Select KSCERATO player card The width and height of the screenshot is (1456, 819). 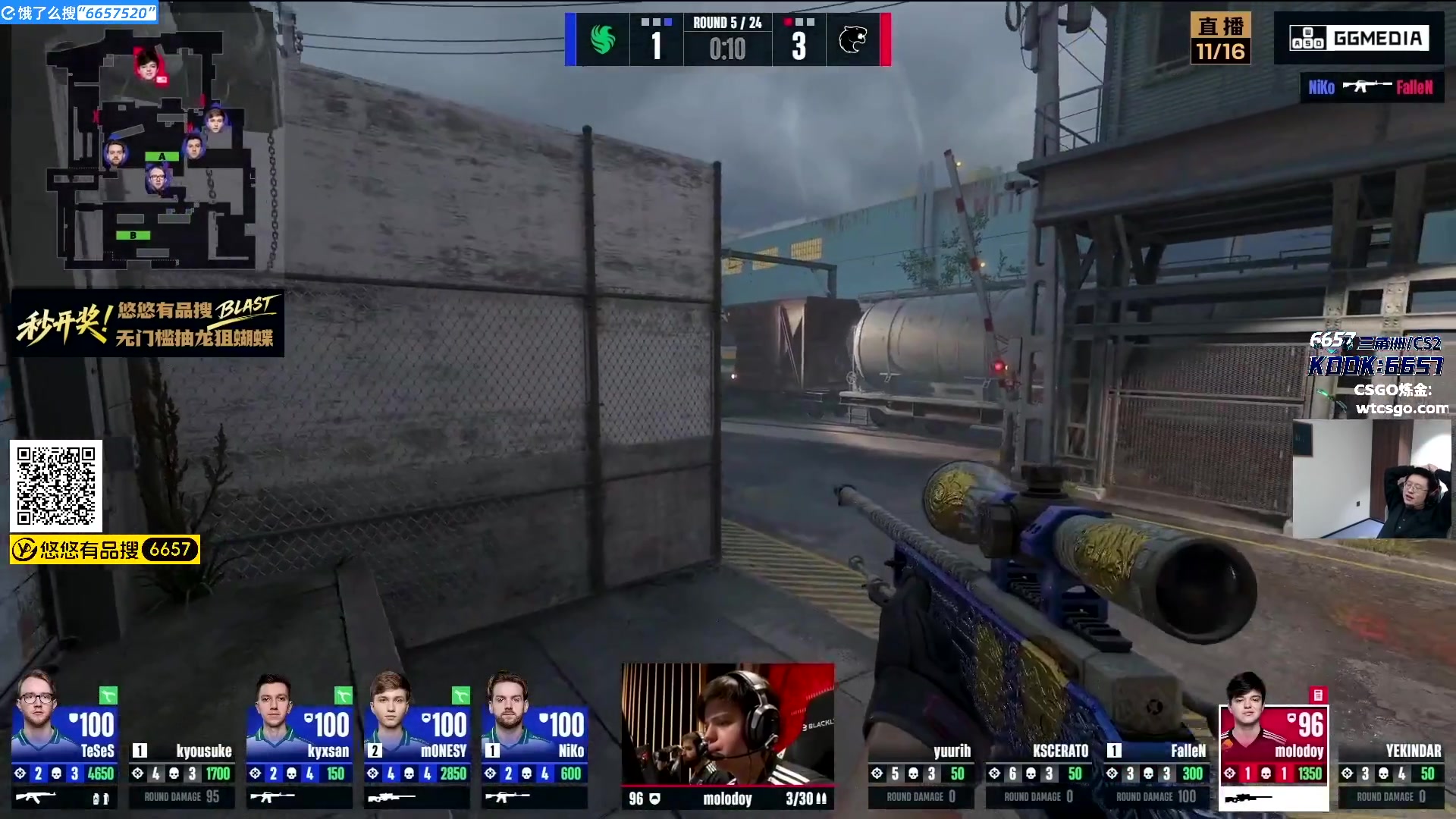click(x=1038, y=772)
